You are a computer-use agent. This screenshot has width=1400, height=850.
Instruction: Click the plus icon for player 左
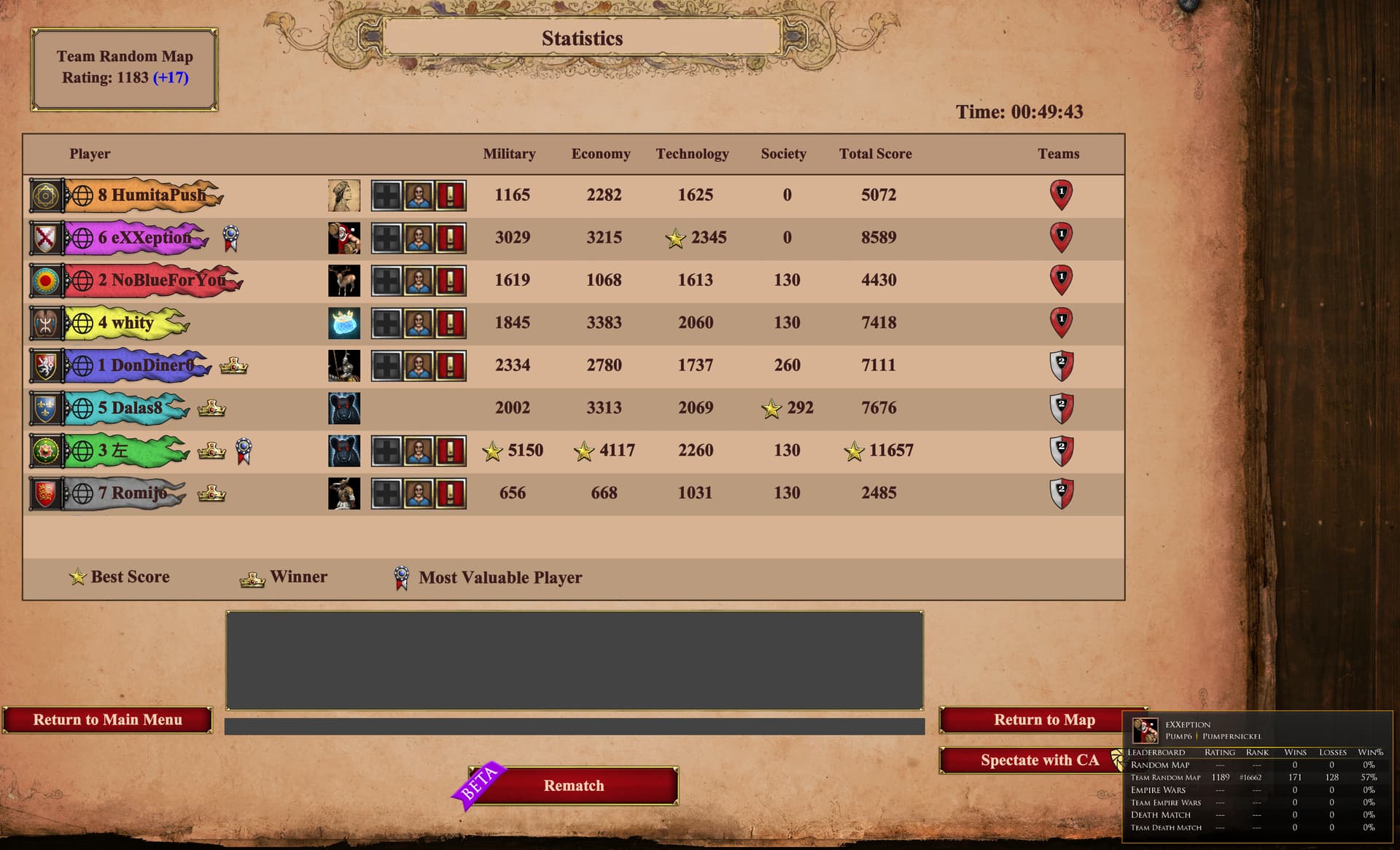(x=386, y=451)
